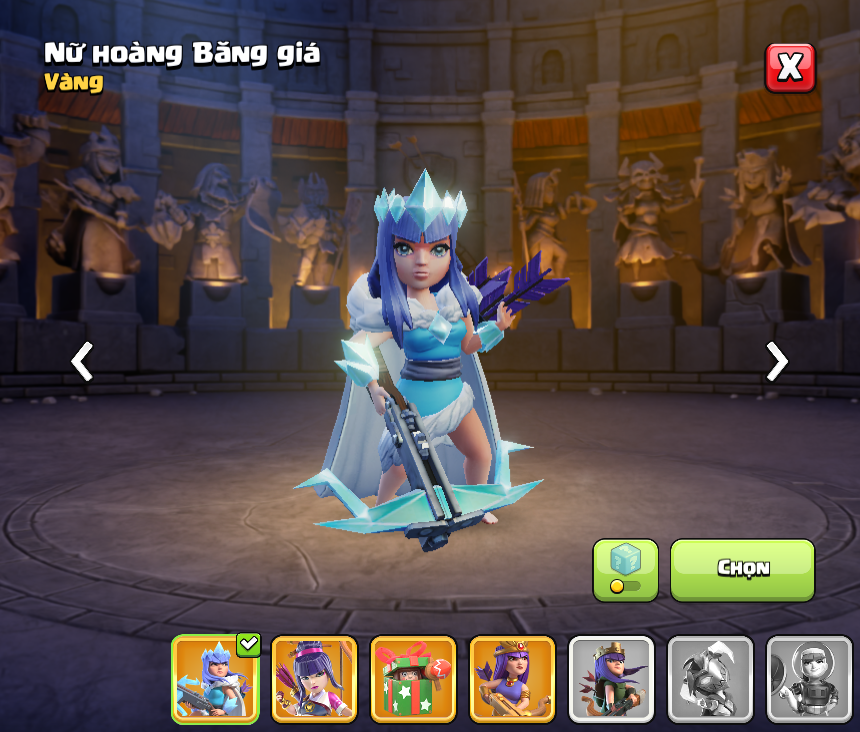Show the next hero skin
The width and height of the screenshot is (860, 732).
point(776,361)
